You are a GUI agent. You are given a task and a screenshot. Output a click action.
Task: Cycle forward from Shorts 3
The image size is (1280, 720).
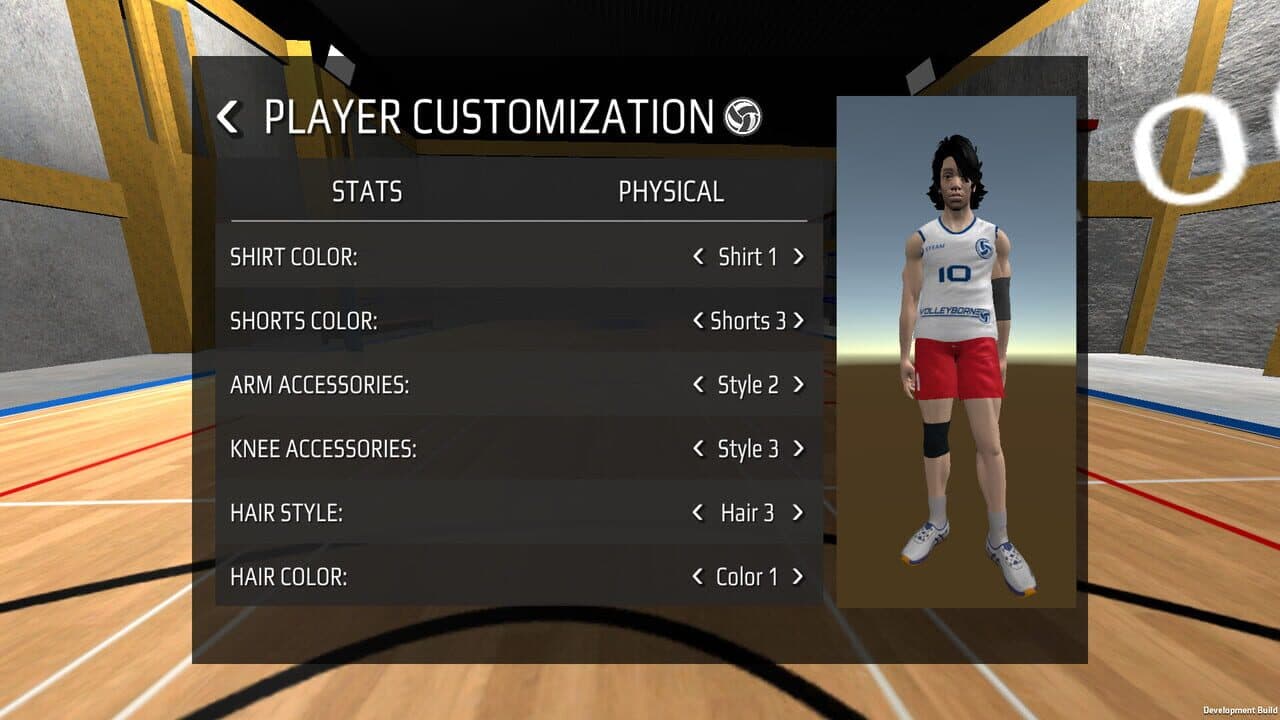[x=799, y=320]
